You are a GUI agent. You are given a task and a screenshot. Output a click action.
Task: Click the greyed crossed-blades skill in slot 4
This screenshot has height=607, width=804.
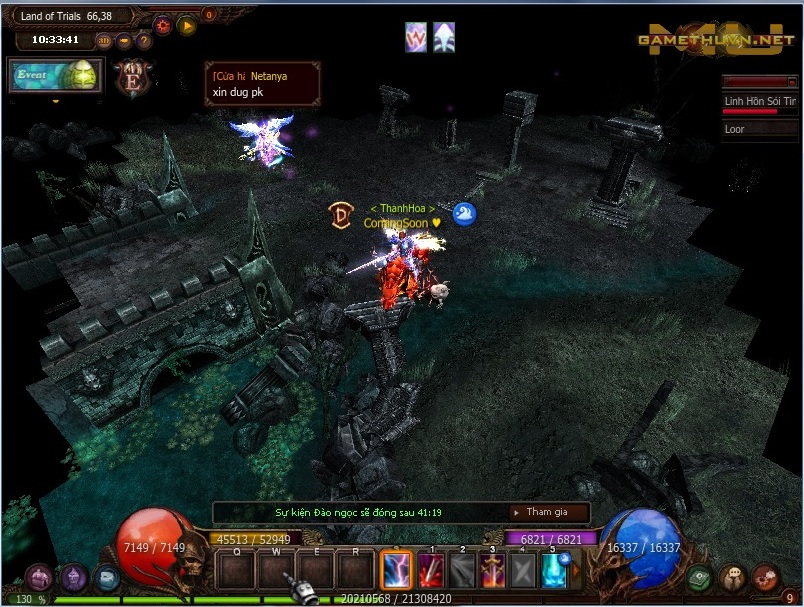(x=523, y=571)
